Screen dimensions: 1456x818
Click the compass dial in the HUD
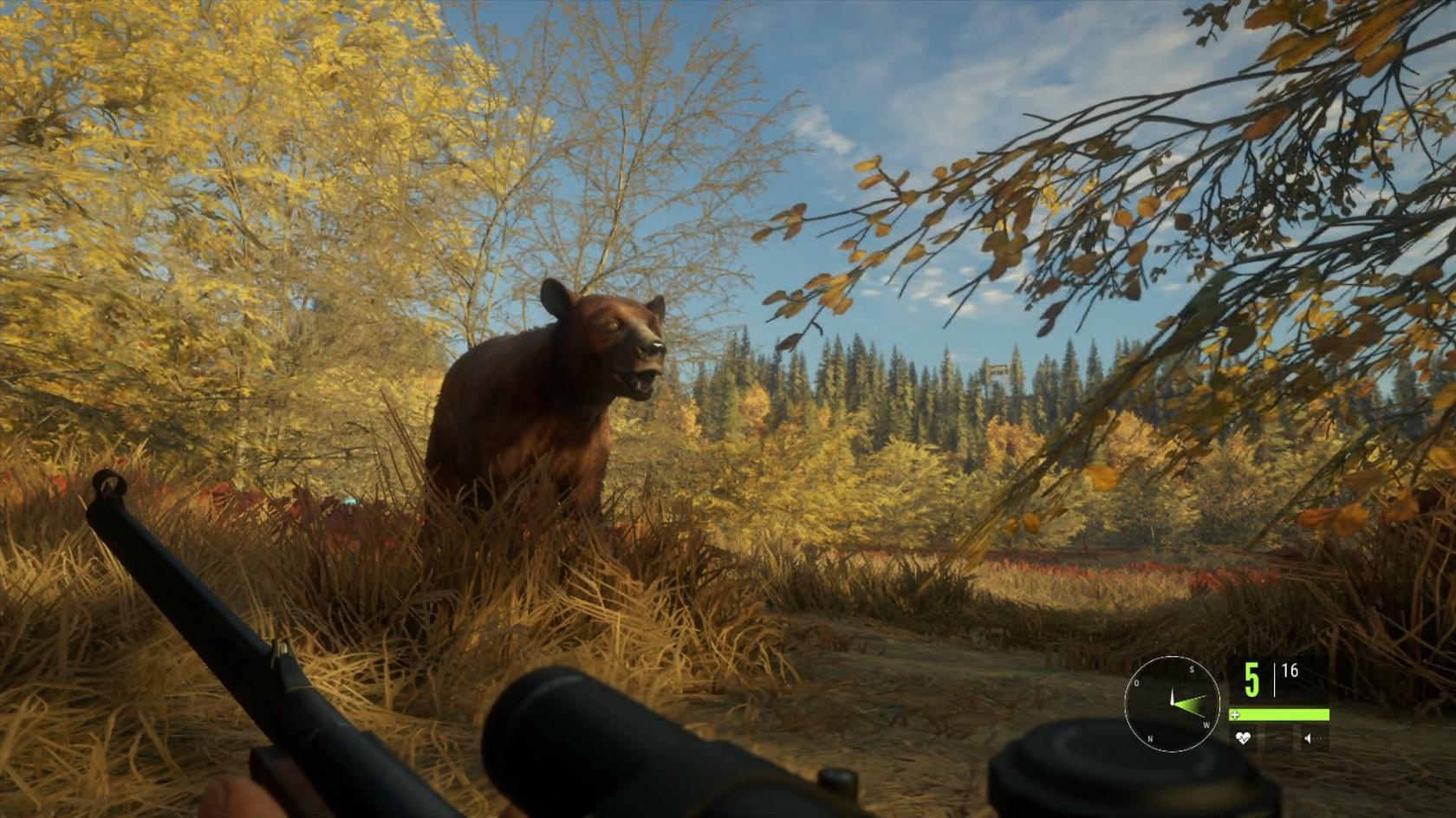[1173, 703]
